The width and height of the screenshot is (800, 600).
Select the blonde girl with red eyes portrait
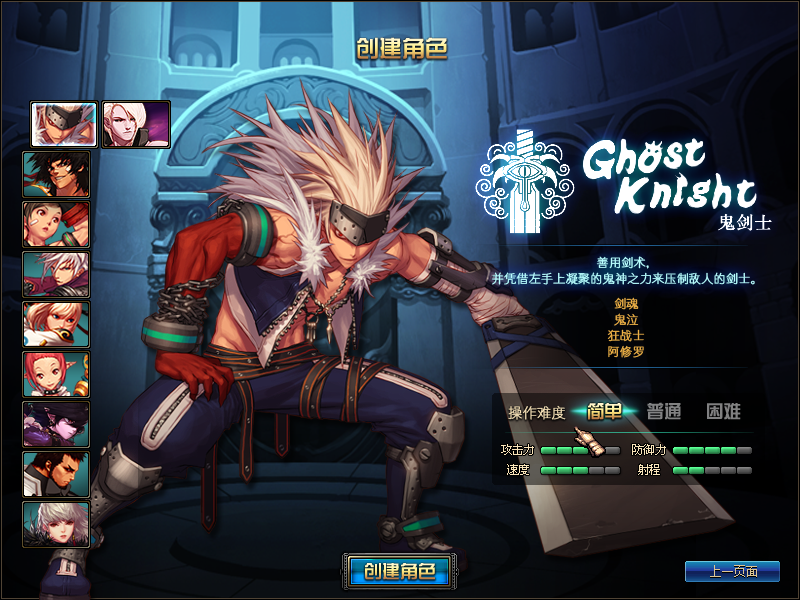tap(56, 324)
